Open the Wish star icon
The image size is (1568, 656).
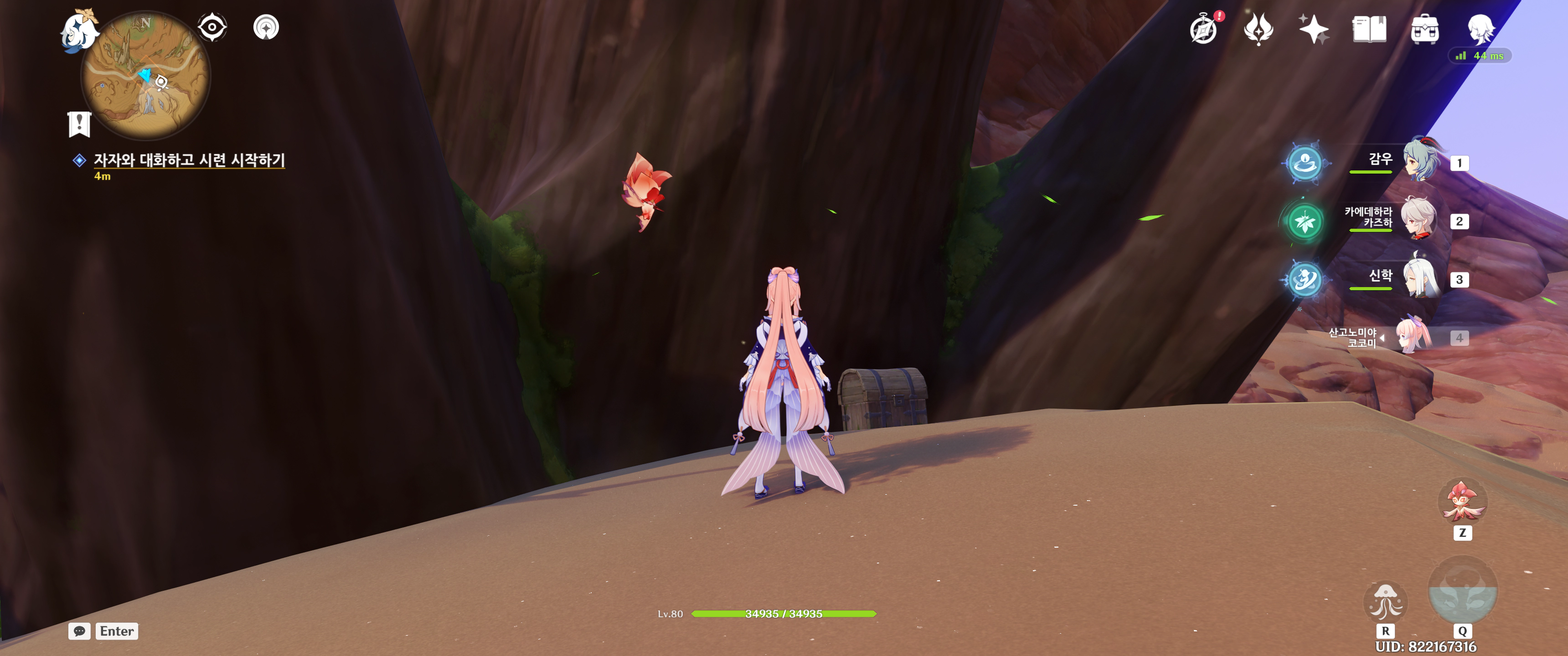pos(1314,29)
